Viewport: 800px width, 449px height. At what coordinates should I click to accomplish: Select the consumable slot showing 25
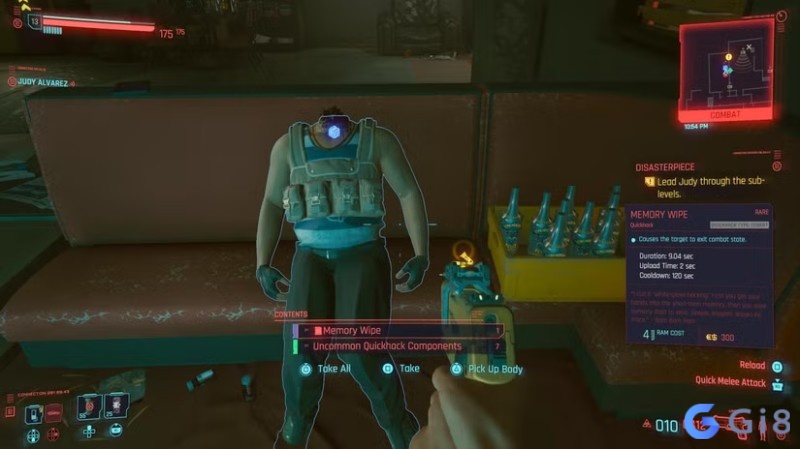click(x=118, y=407)
